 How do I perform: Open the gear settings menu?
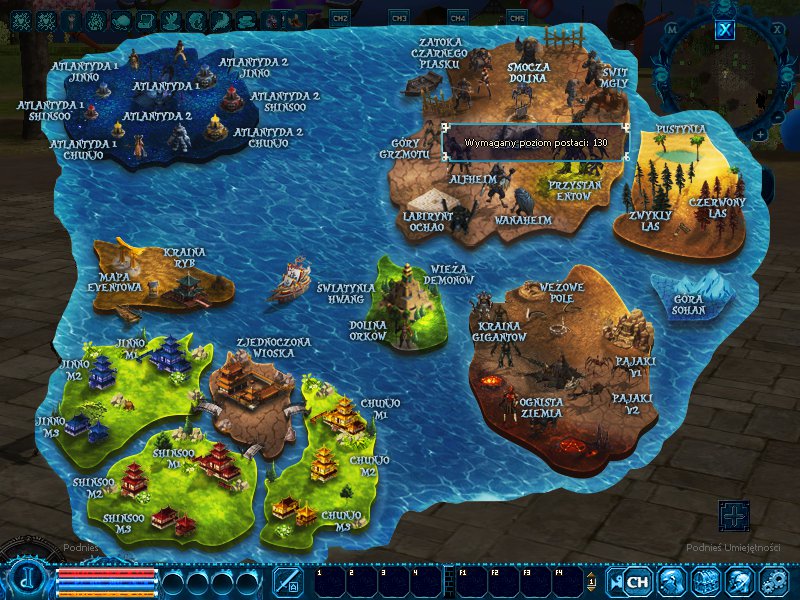click(773, 581)
